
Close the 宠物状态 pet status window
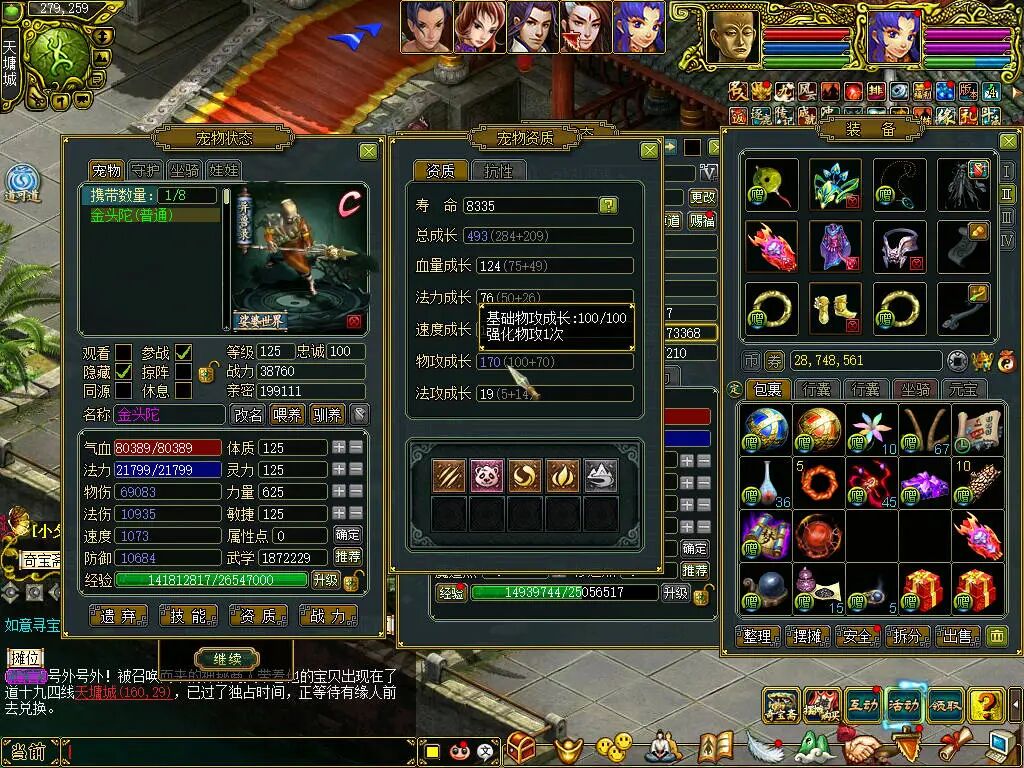coord(368,151)
